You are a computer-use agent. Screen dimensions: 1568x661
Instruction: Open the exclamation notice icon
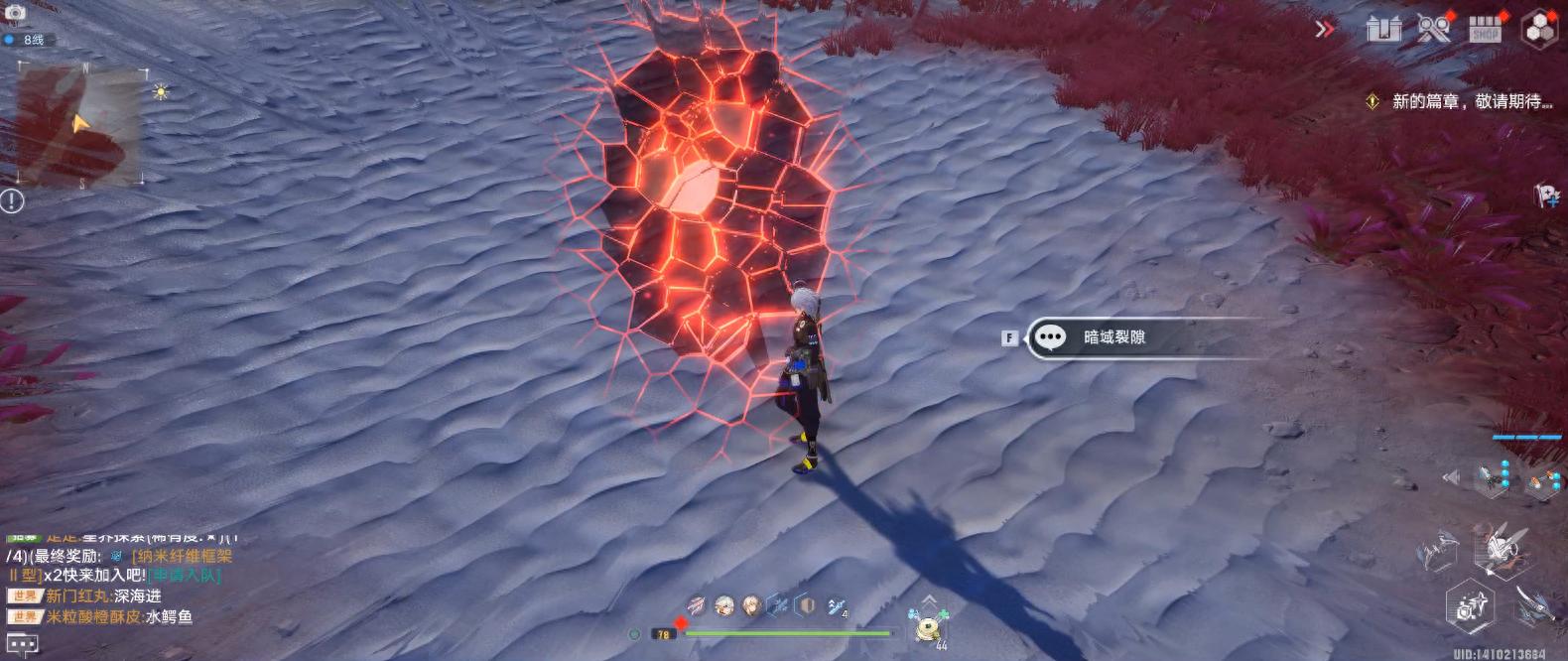(x=12, y=201)
